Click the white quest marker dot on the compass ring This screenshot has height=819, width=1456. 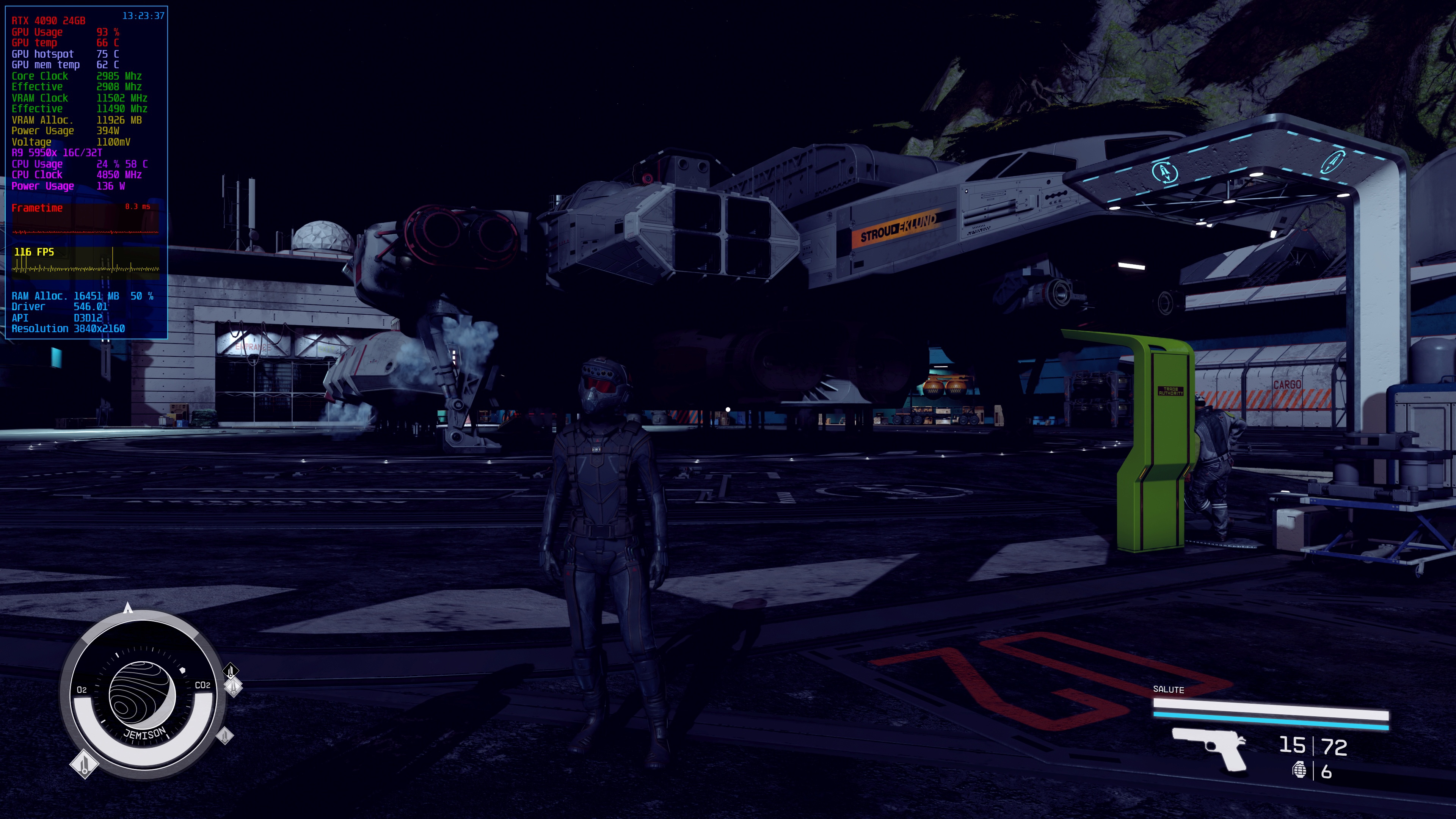tap(183, 670)
